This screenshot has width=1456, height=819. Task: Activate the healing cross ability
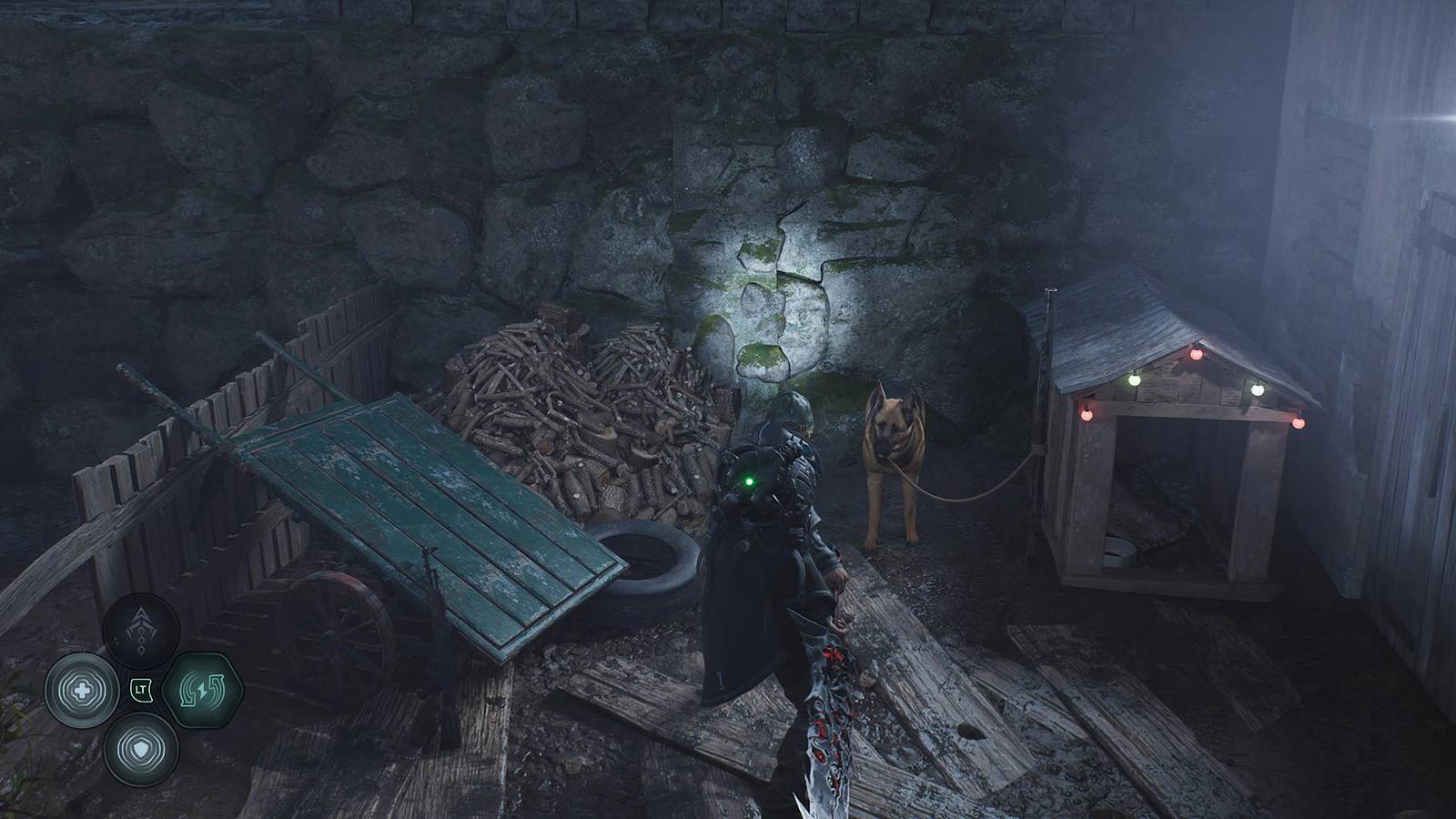pyautogui.click(x=80, y=690)
